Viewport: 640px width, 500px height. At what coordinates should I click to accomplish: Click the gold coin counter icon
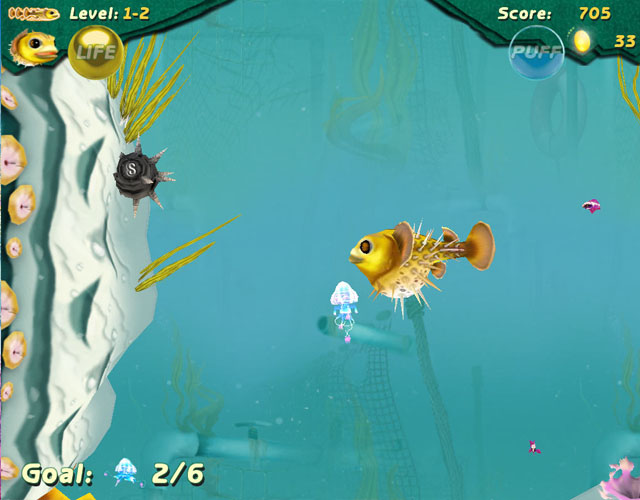tap(580, 41)
